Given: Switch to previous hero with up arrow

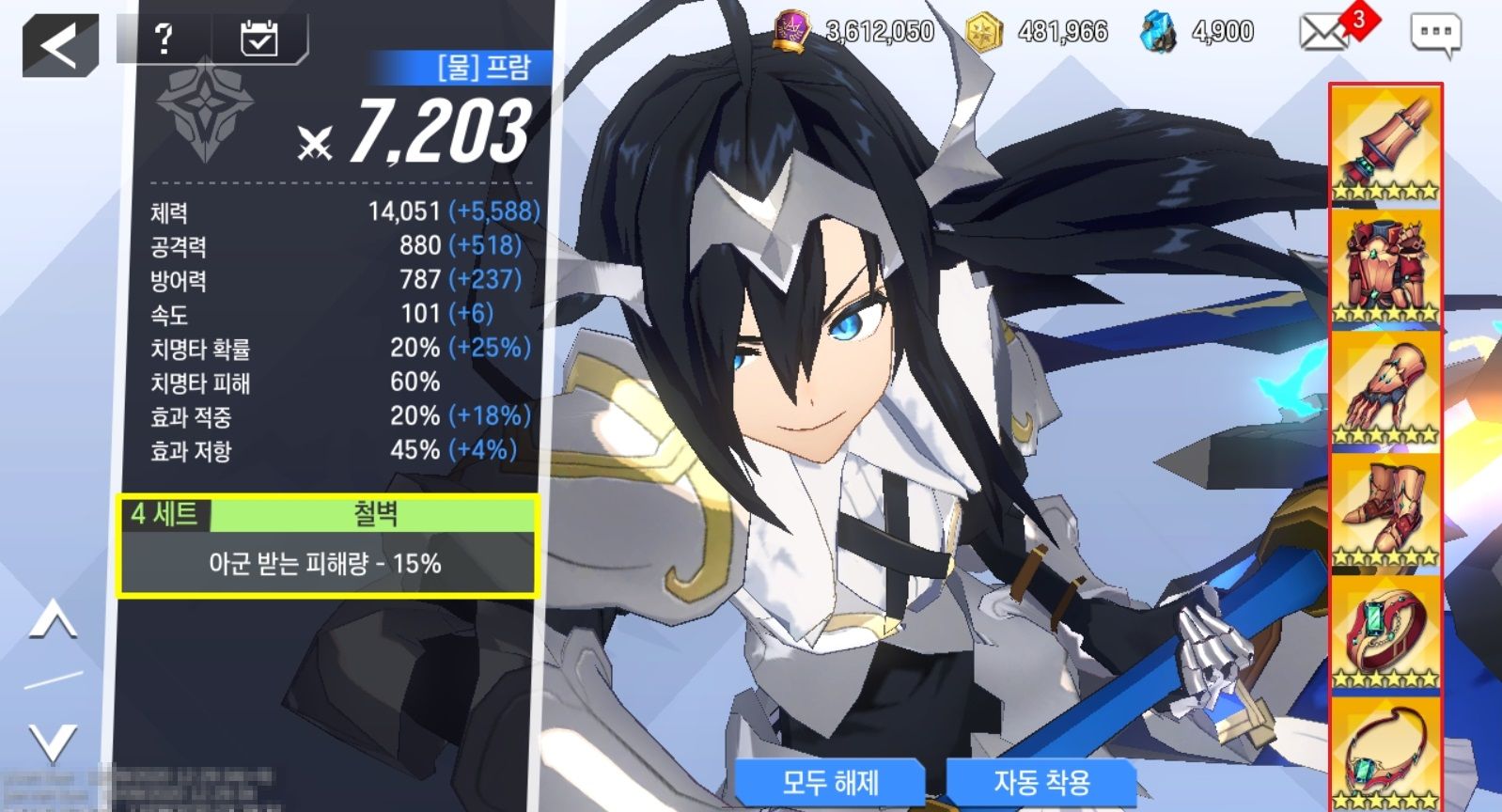Looking at the screenshot, I should (x=53, y=623).
